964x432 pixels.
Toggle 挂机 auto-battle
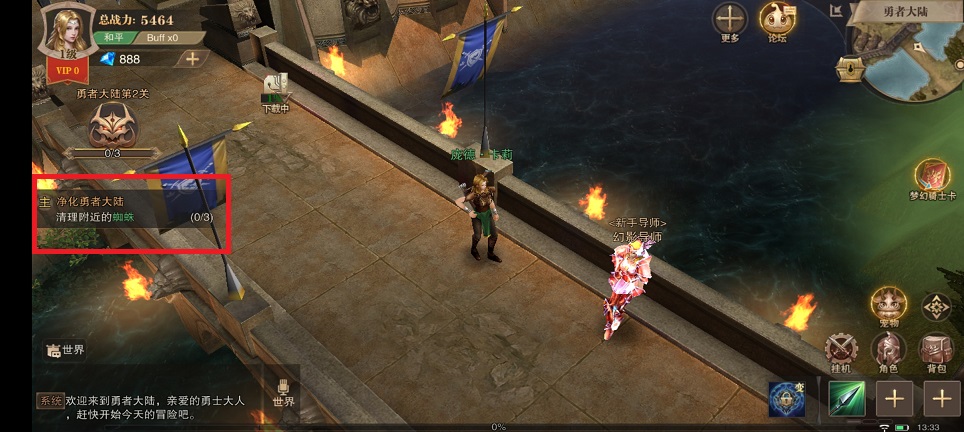[842, 350]
